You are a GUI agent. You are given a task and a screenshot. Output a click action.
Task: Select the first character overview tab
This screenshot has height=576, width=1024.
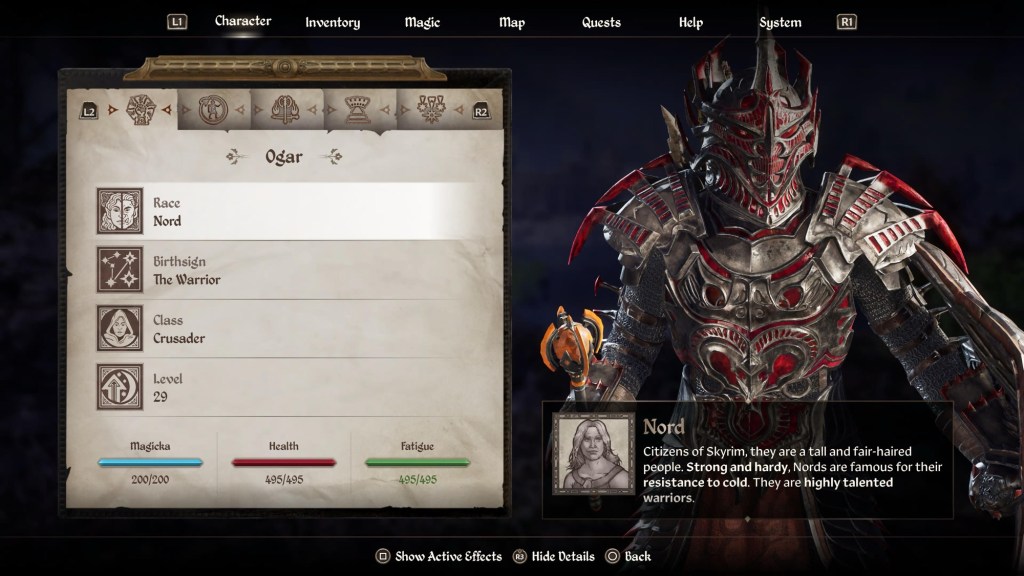pos(141,109)
